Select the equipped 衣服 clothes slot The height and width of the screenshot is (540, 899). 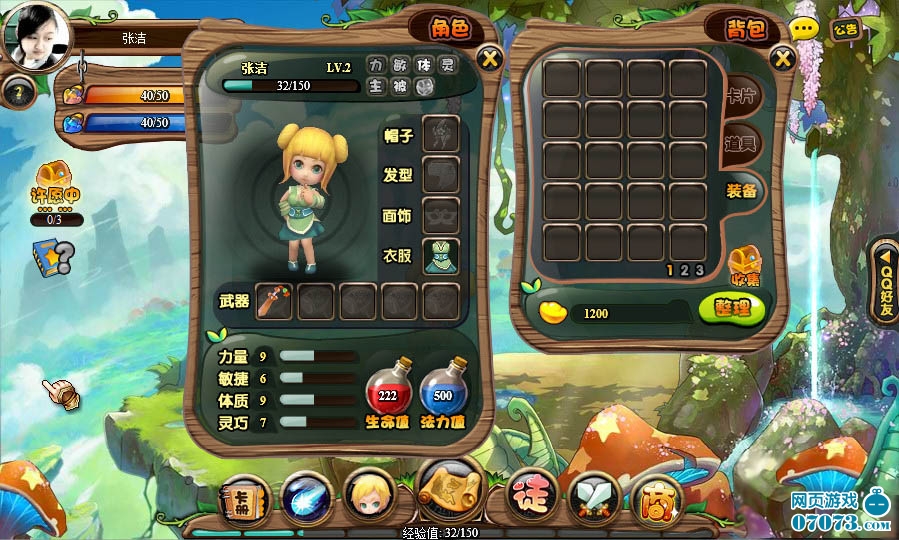click(x=441, y=257)
